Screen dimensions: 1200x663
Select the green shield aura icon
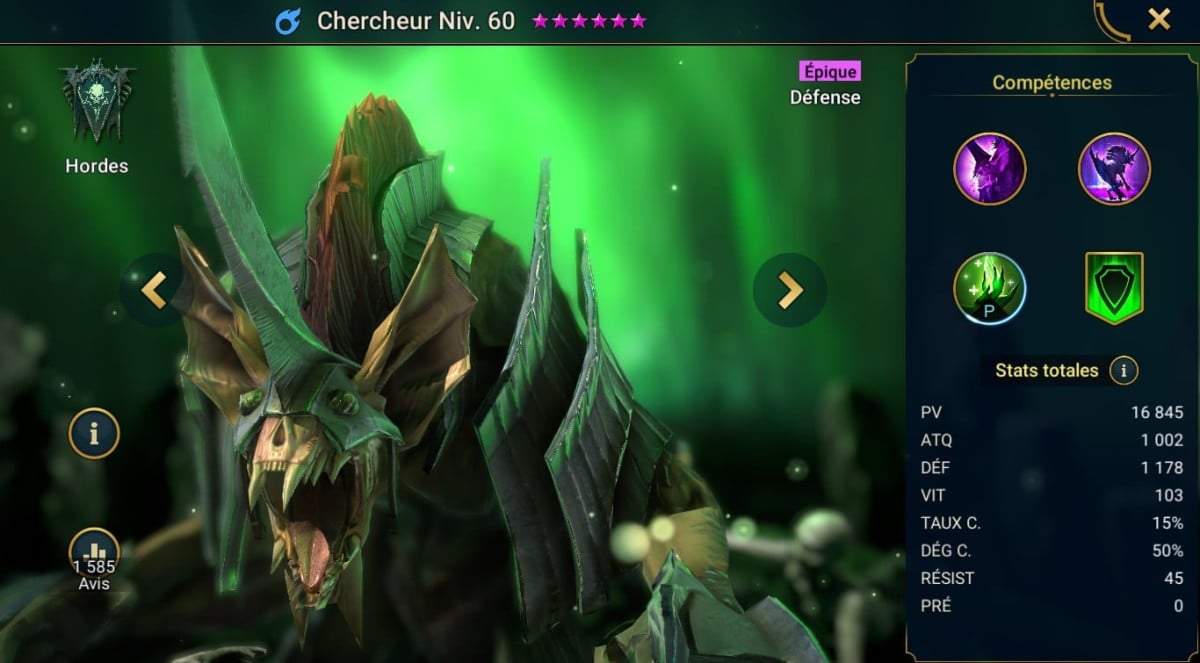point(1114,289)
